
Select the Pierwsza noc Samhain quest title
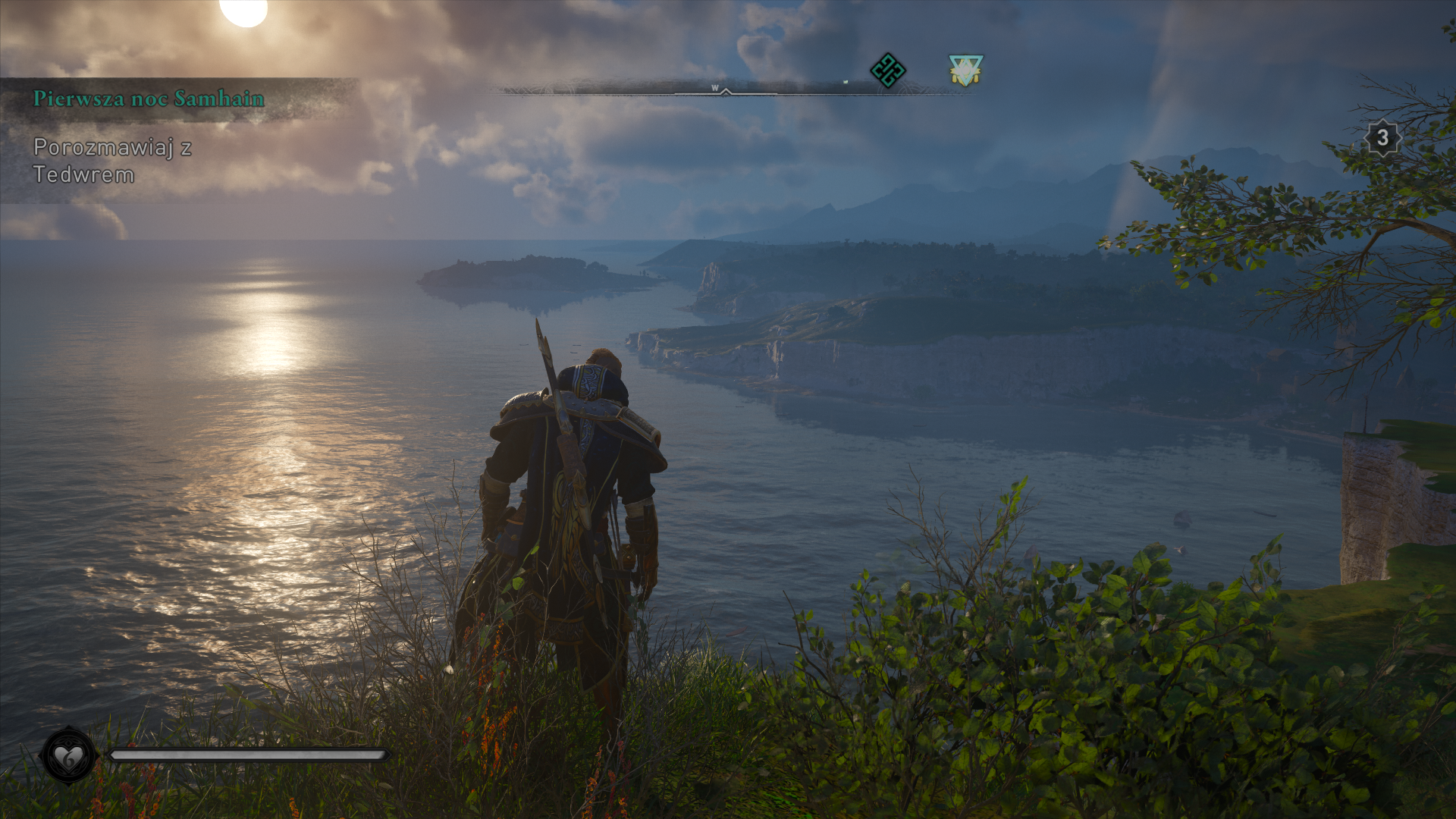pyautogui.click(x=149, y=99)
